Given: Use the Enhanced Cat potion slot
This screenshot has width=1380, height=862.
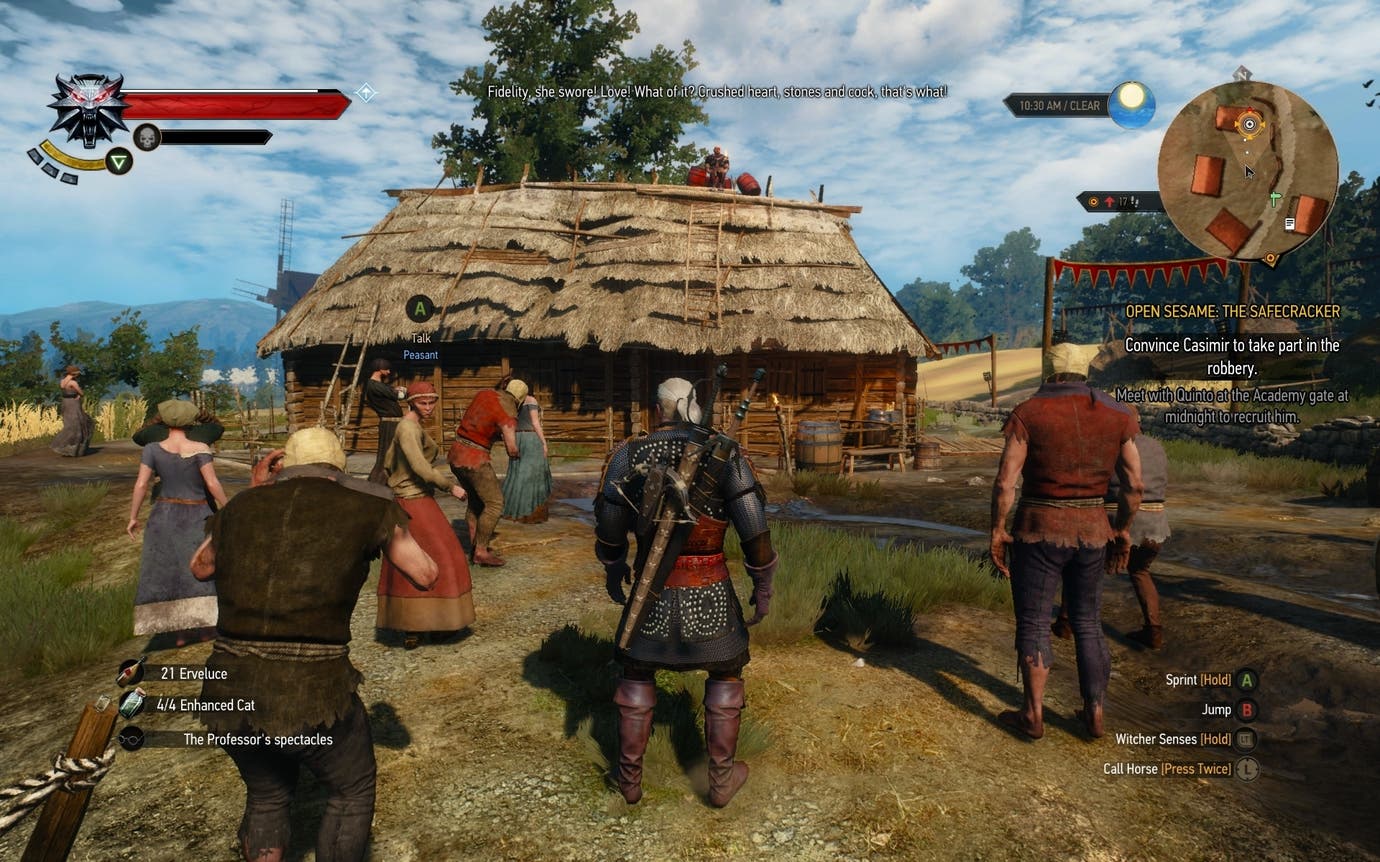Looking at the screenshot, I should [205, 705].
